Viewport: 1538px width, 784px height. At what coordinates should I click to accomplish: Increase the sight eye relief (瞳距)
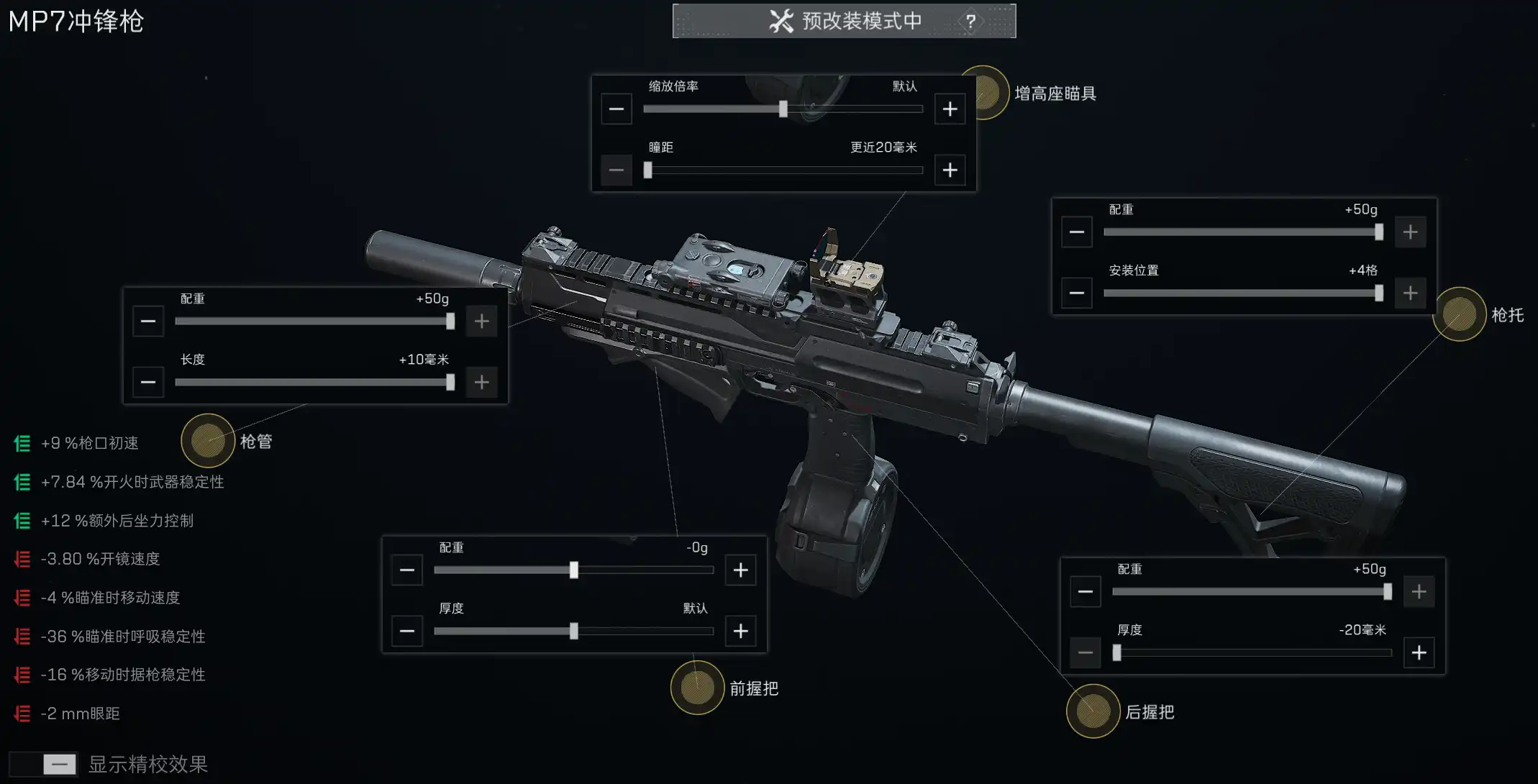pos(950,170)
